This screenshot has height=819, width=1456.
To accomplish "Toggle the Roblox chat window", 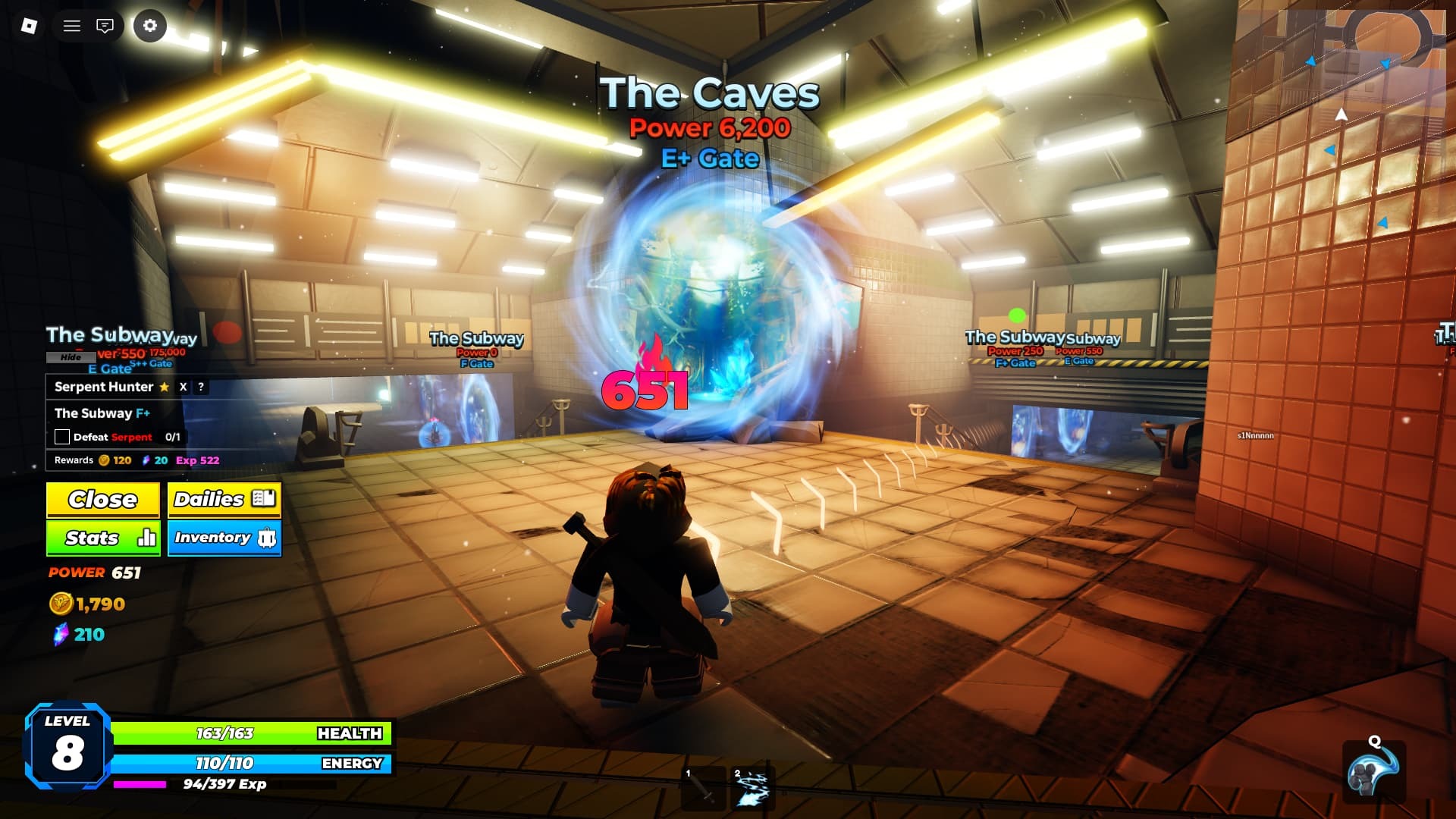I will (x=105, y=26).
